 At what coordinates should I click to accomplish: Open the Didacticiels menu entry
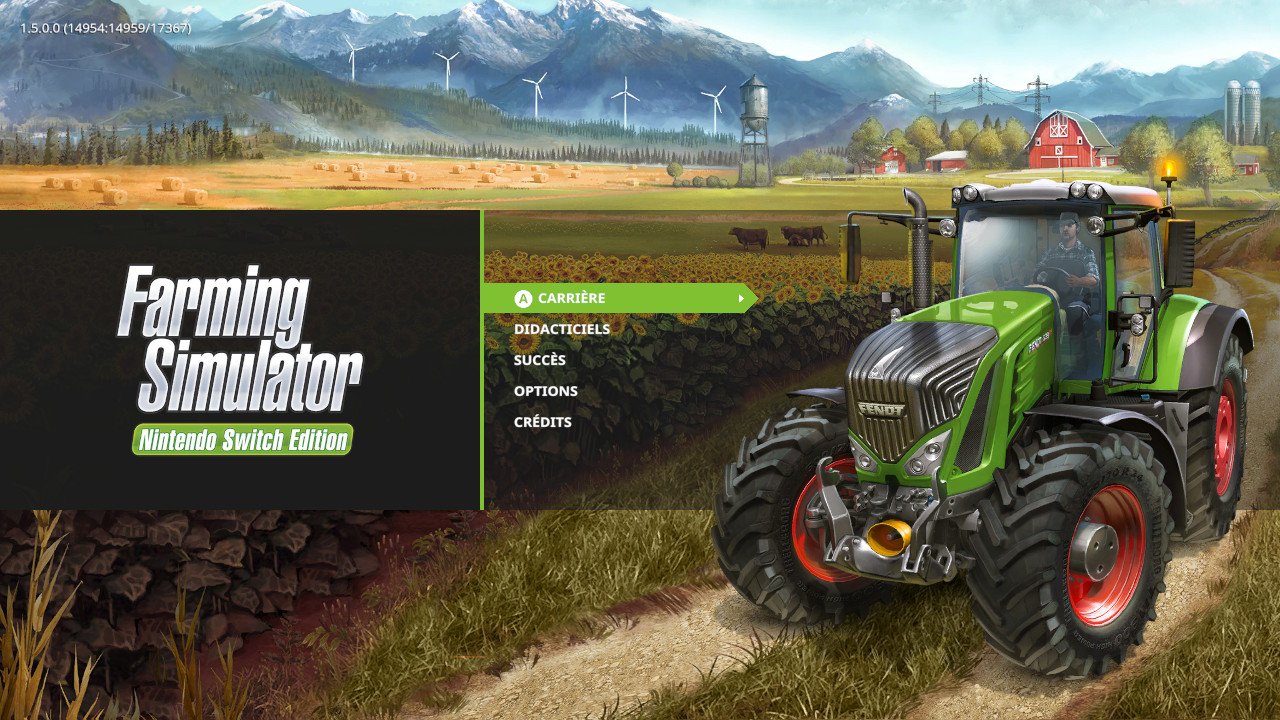pos(563,328)
